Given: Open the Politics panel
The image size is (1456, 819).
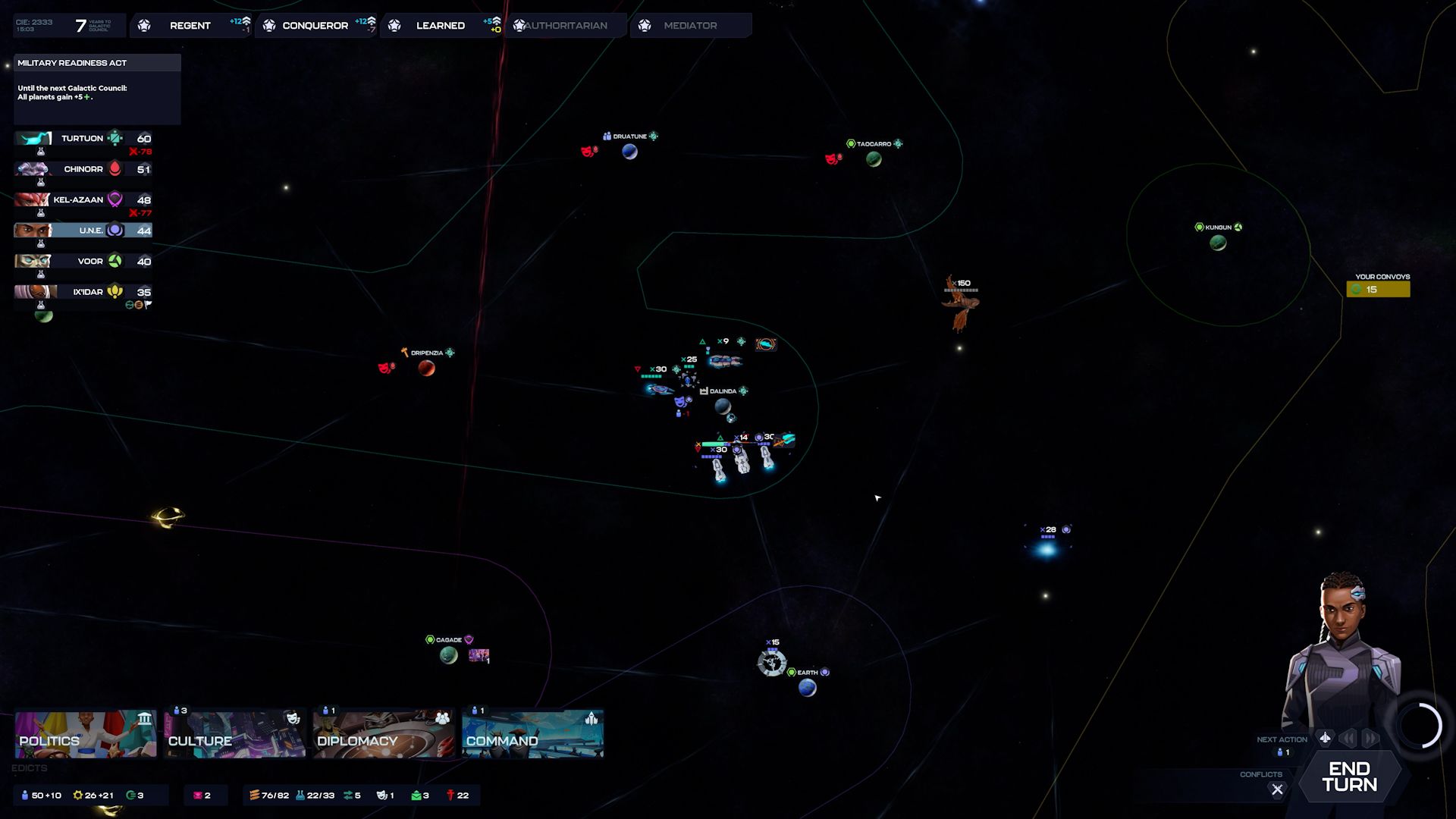Looking at the screenshot, I should (x=85, y=734).
